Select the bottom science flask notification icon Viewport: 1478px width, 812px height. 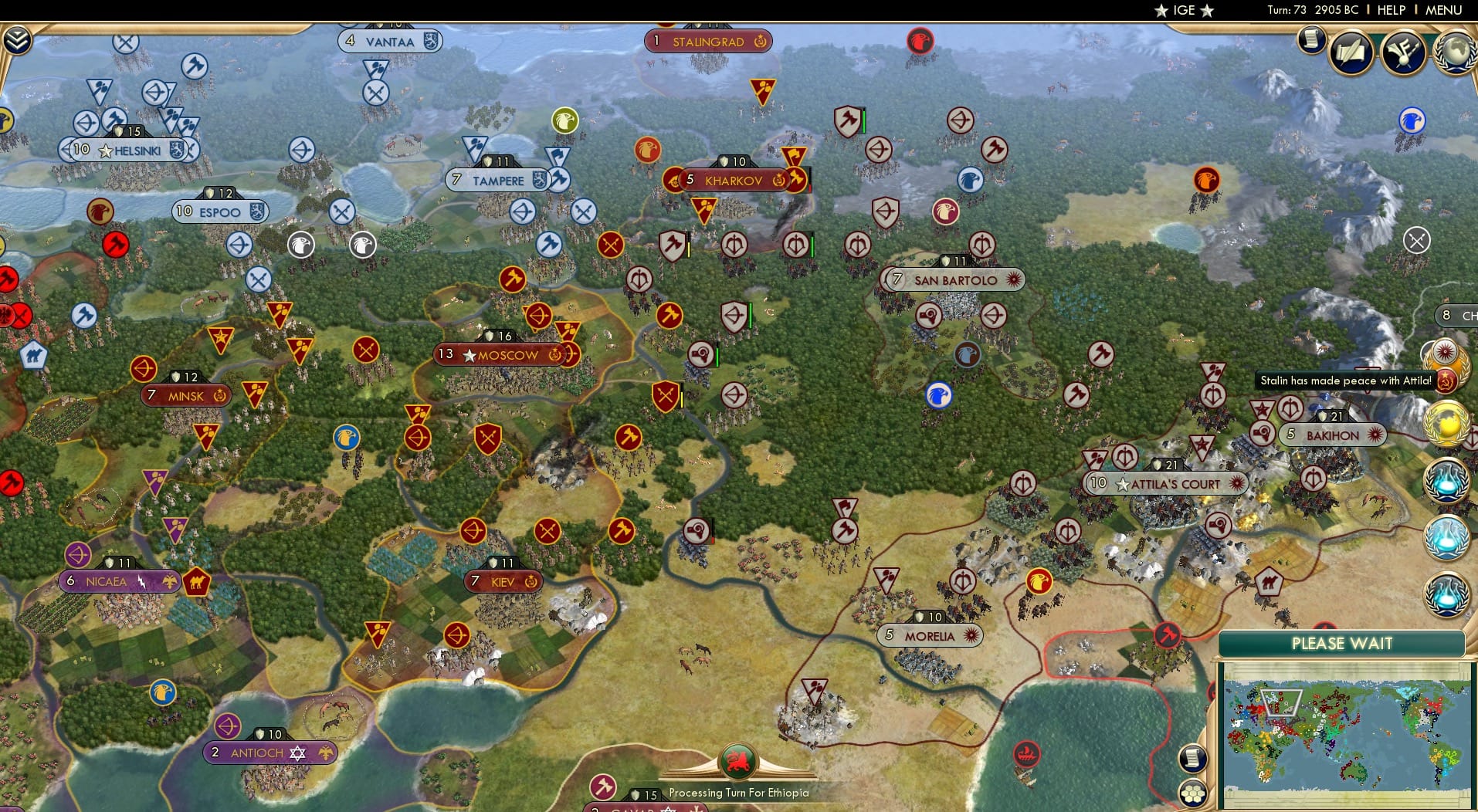[x=1447, y=596]
